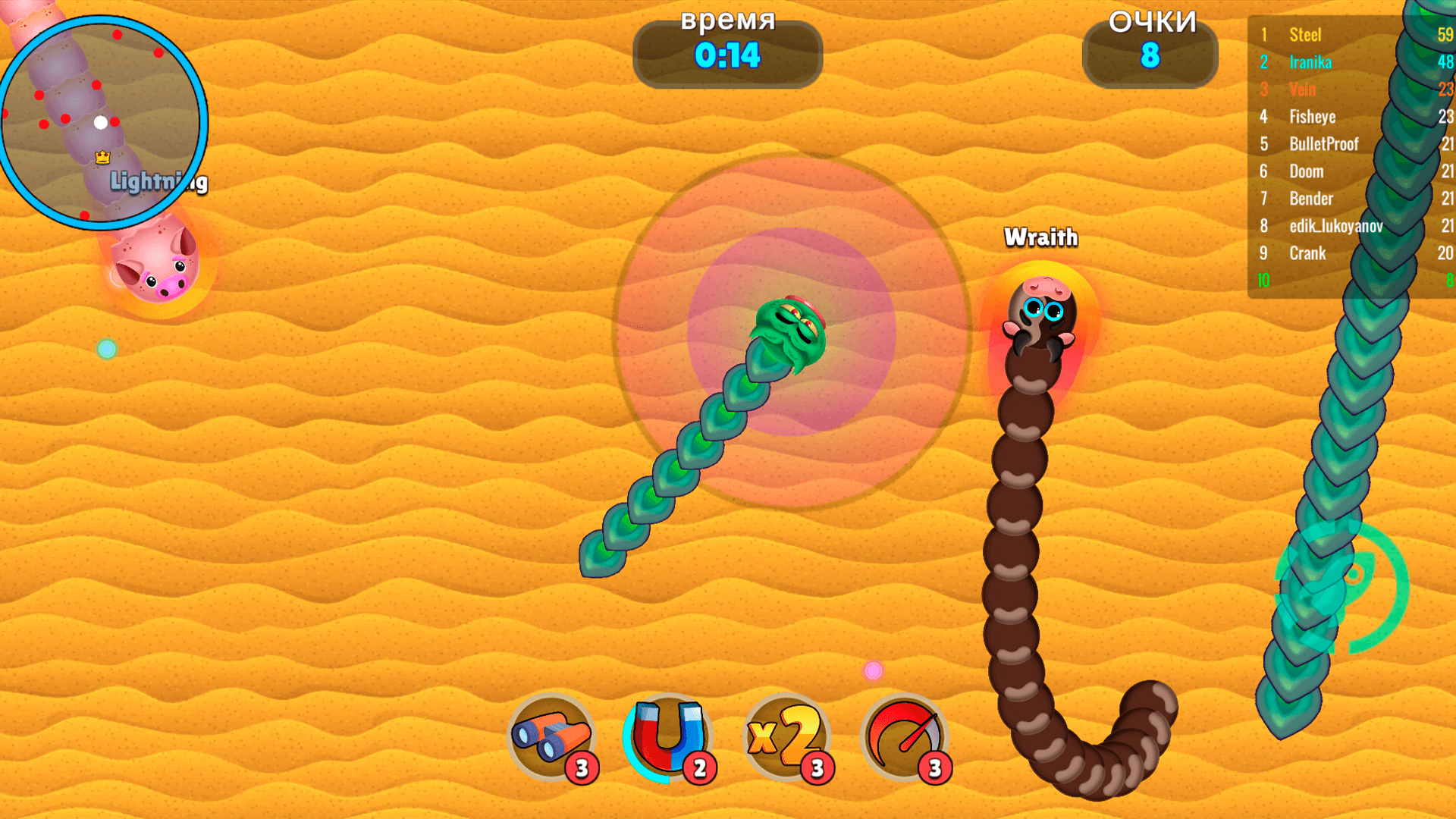This screenshot has height=819, width=1456.
Task: Select Iranika in the leaderboard
Action: [1310, 62]
